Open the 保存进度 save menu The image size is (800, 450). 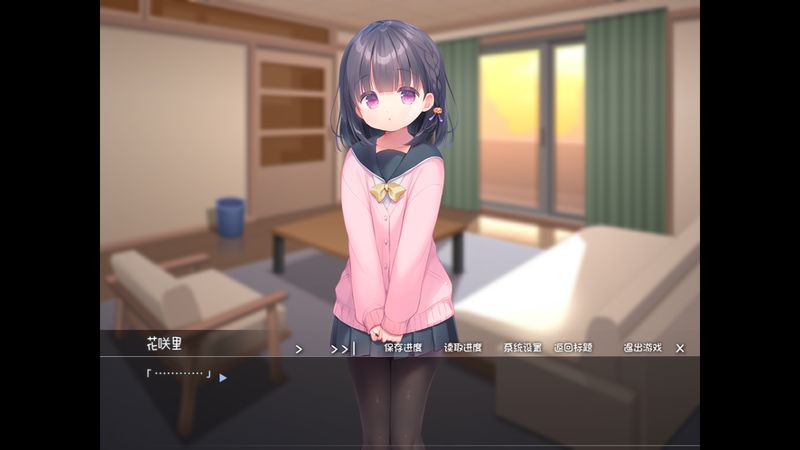click(403, 348)
